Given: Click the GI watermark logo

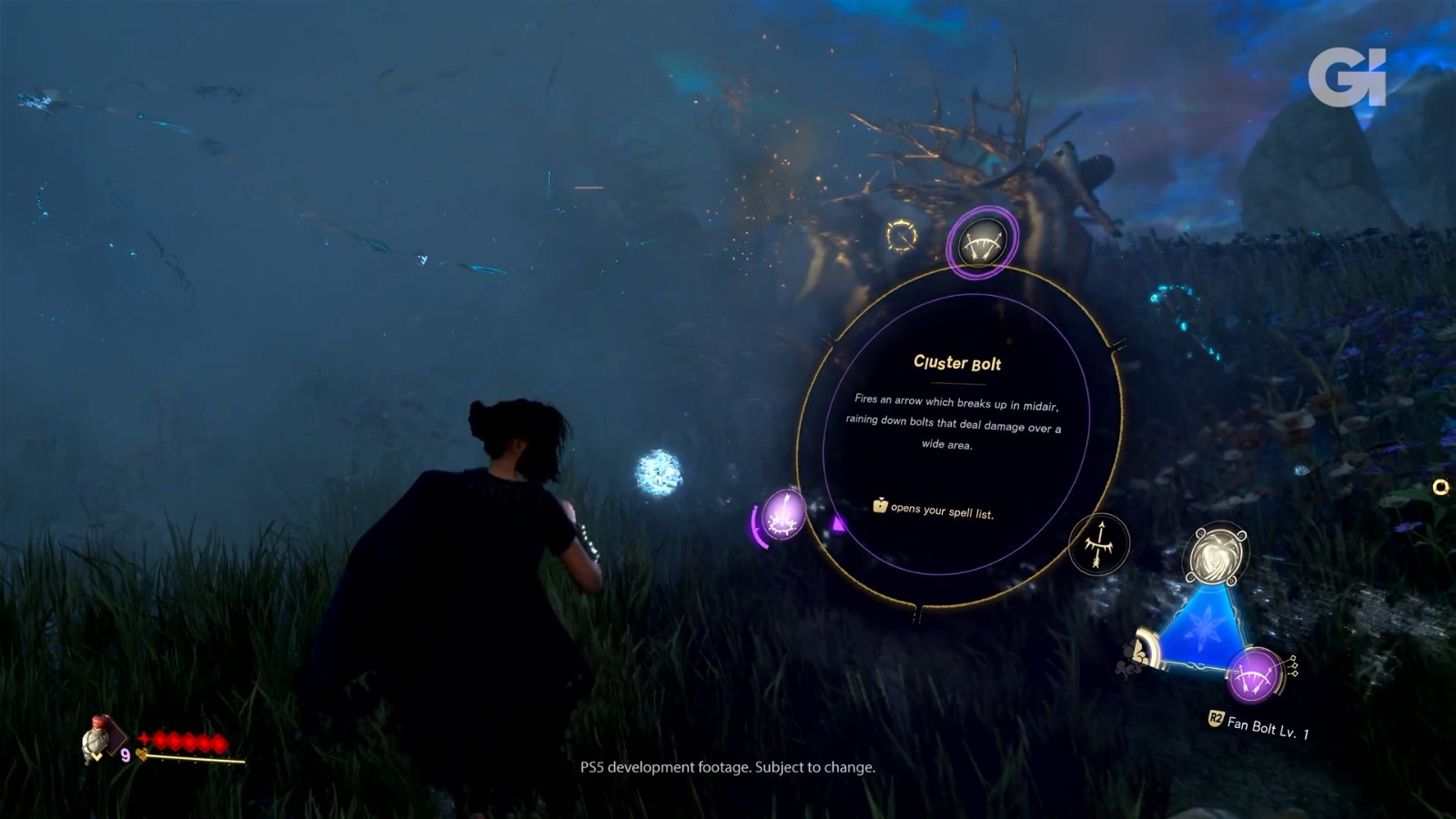Looking at the screenshot, I should coord(1347,76).
